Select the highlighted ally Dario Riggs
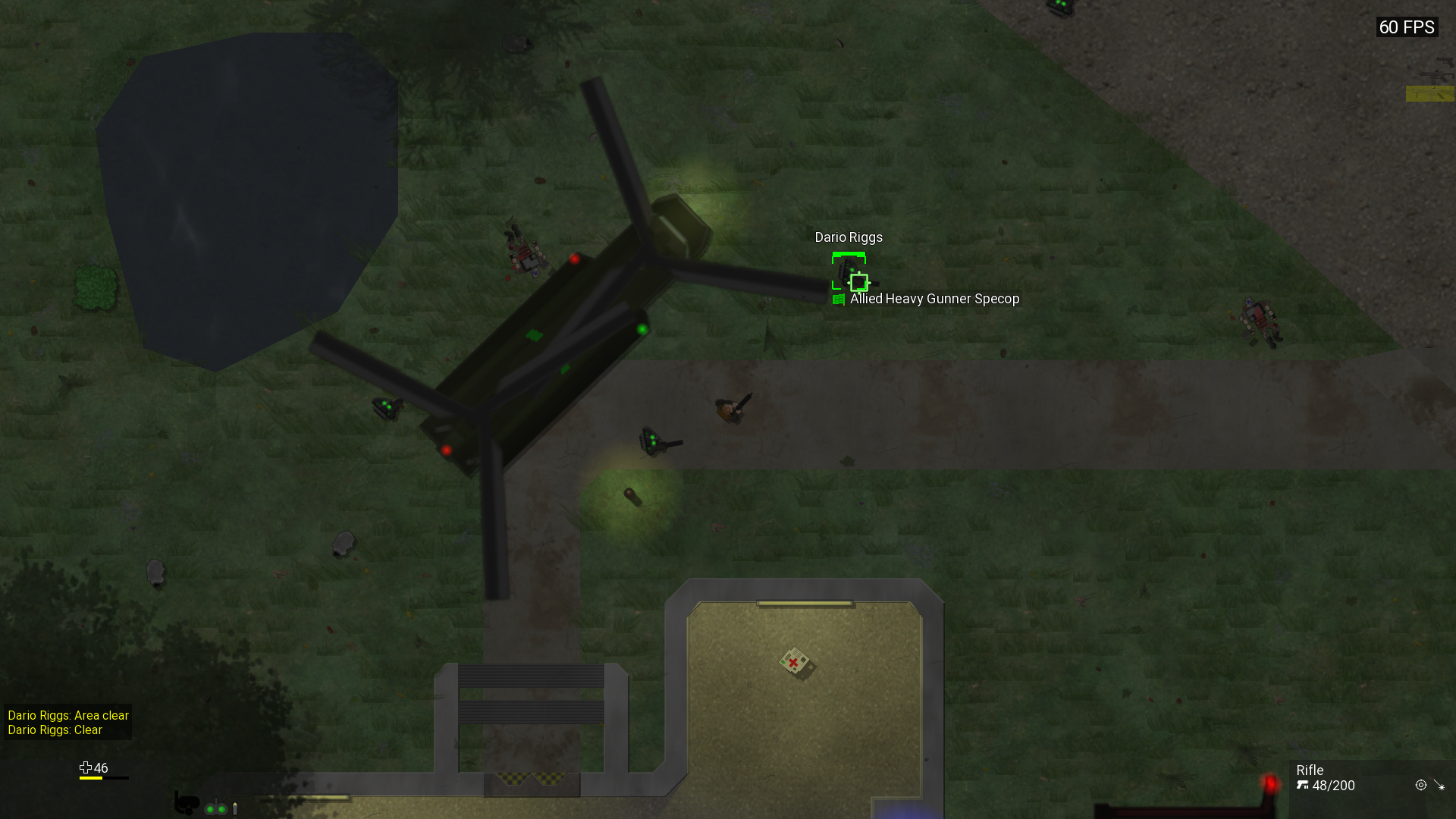Viewport: 1456px width, 819px height. coord(849,271)
